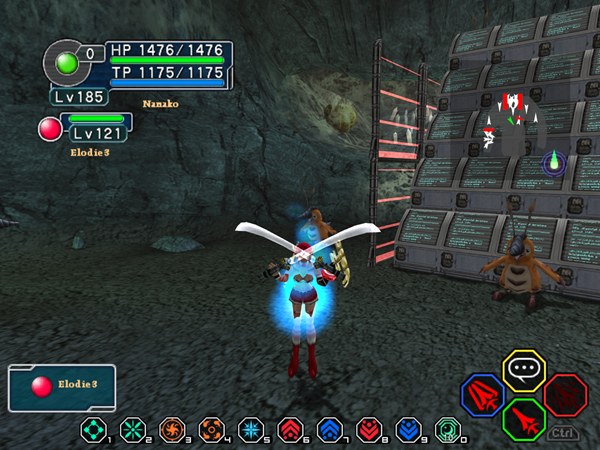Image resolution: width=600 pixels, height=450 pixels.
Task: Select the dimmed red-bordered action button
Action: (x=564, y=394)
